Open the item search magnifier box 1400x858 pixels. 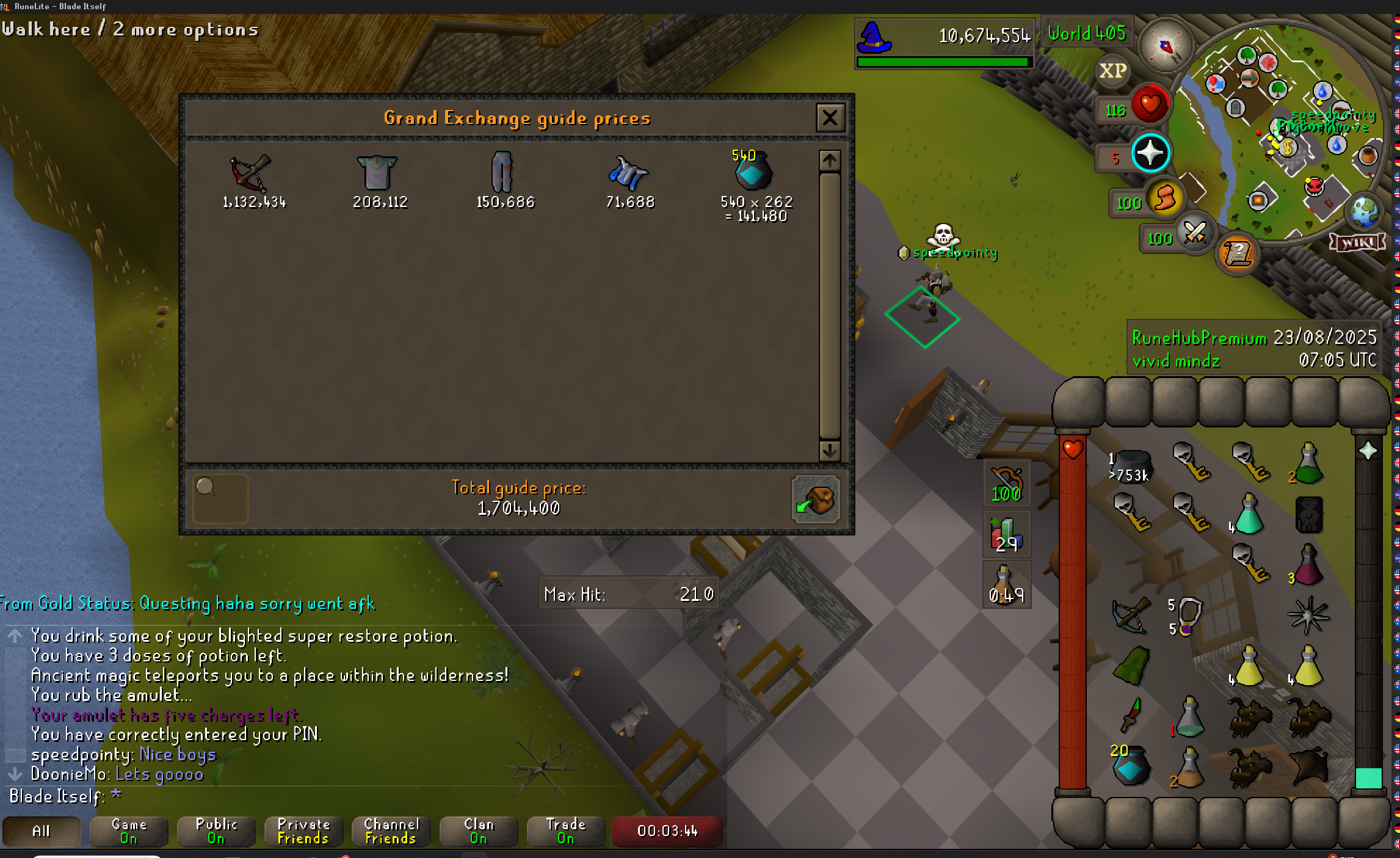220,499
